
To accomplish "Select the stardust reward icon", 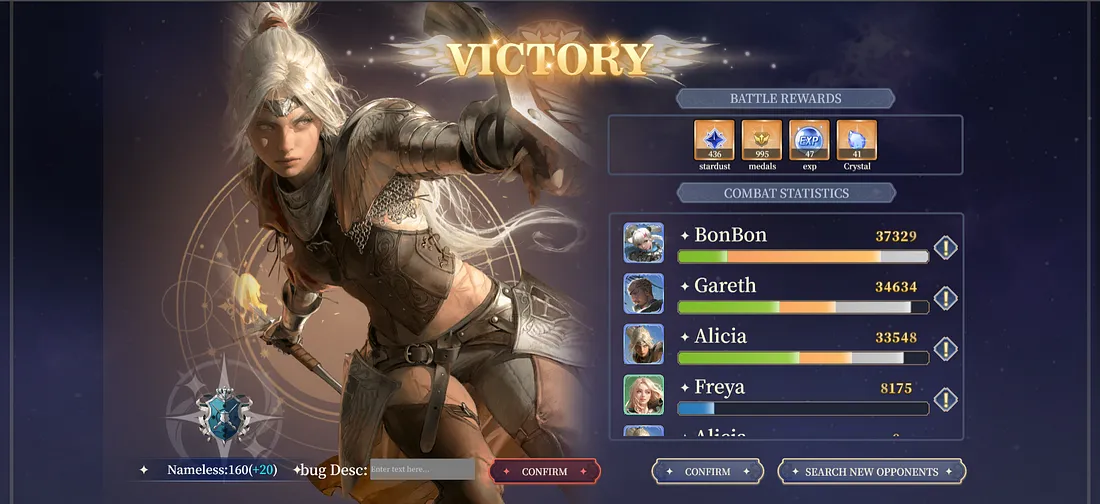I will click(714, 140).
